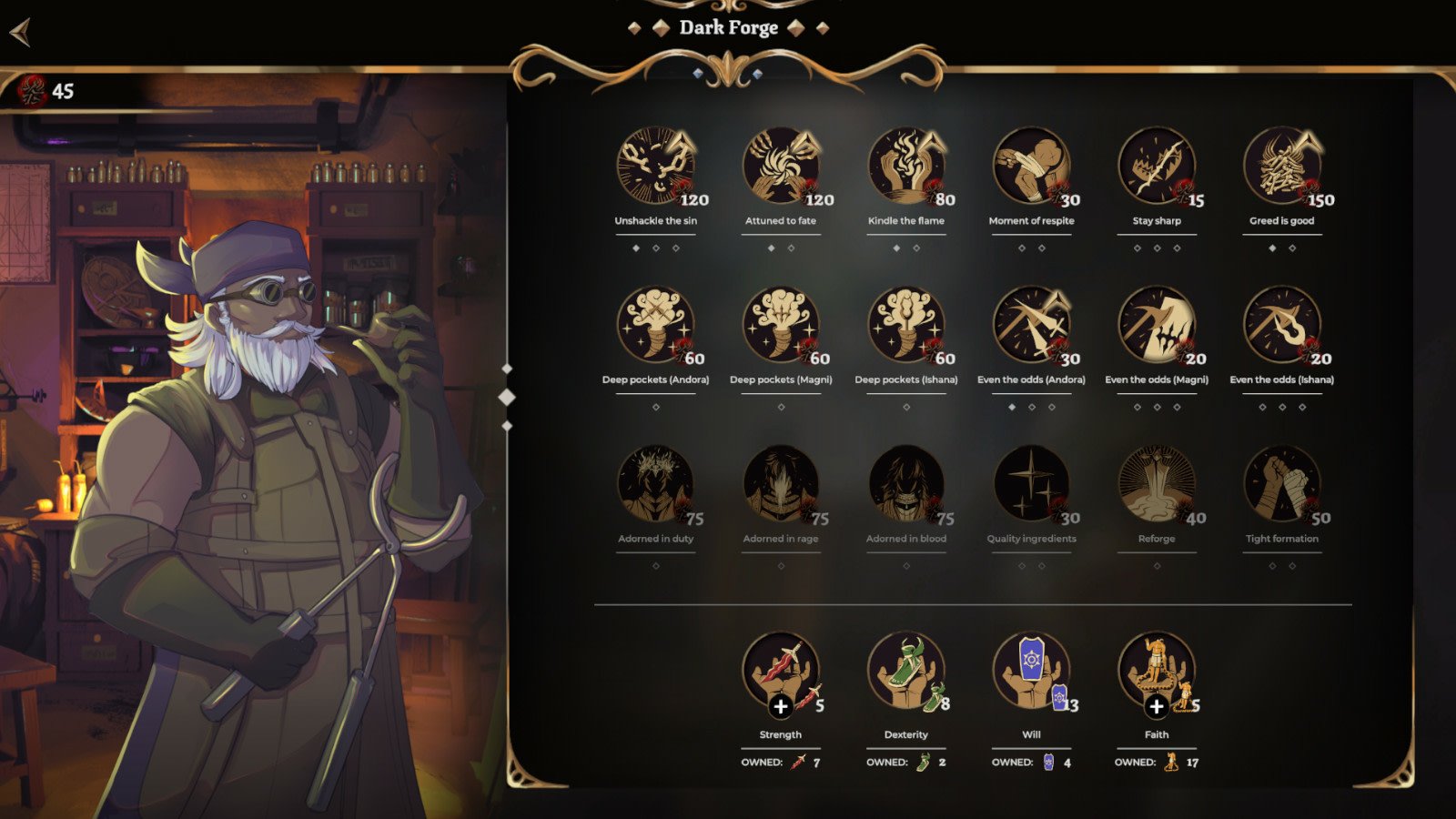Buy the Unshackle the sin upgrade

[655, 167]
